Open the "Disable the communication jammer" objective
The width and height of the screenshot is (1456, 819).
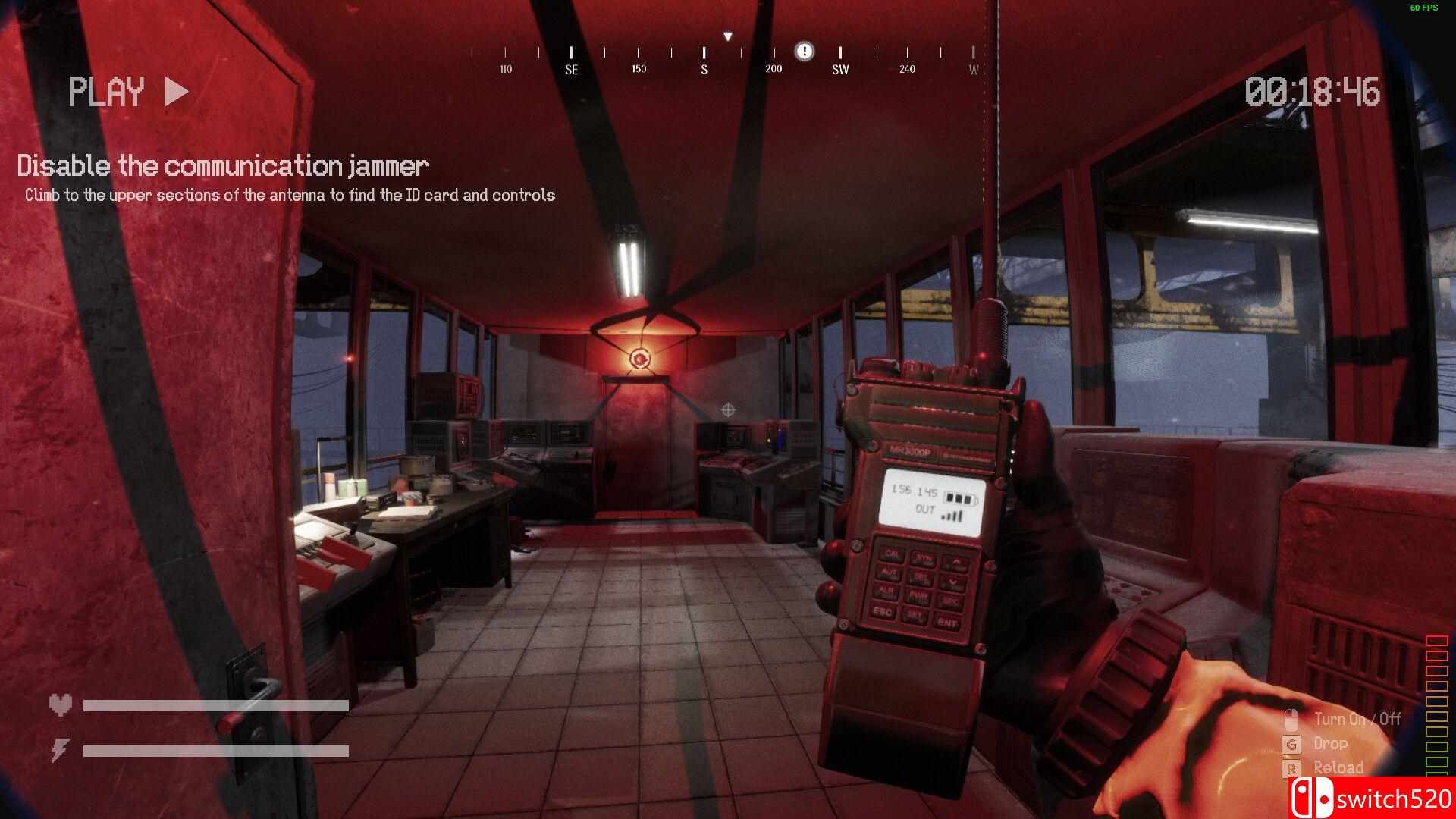(223, 166)
